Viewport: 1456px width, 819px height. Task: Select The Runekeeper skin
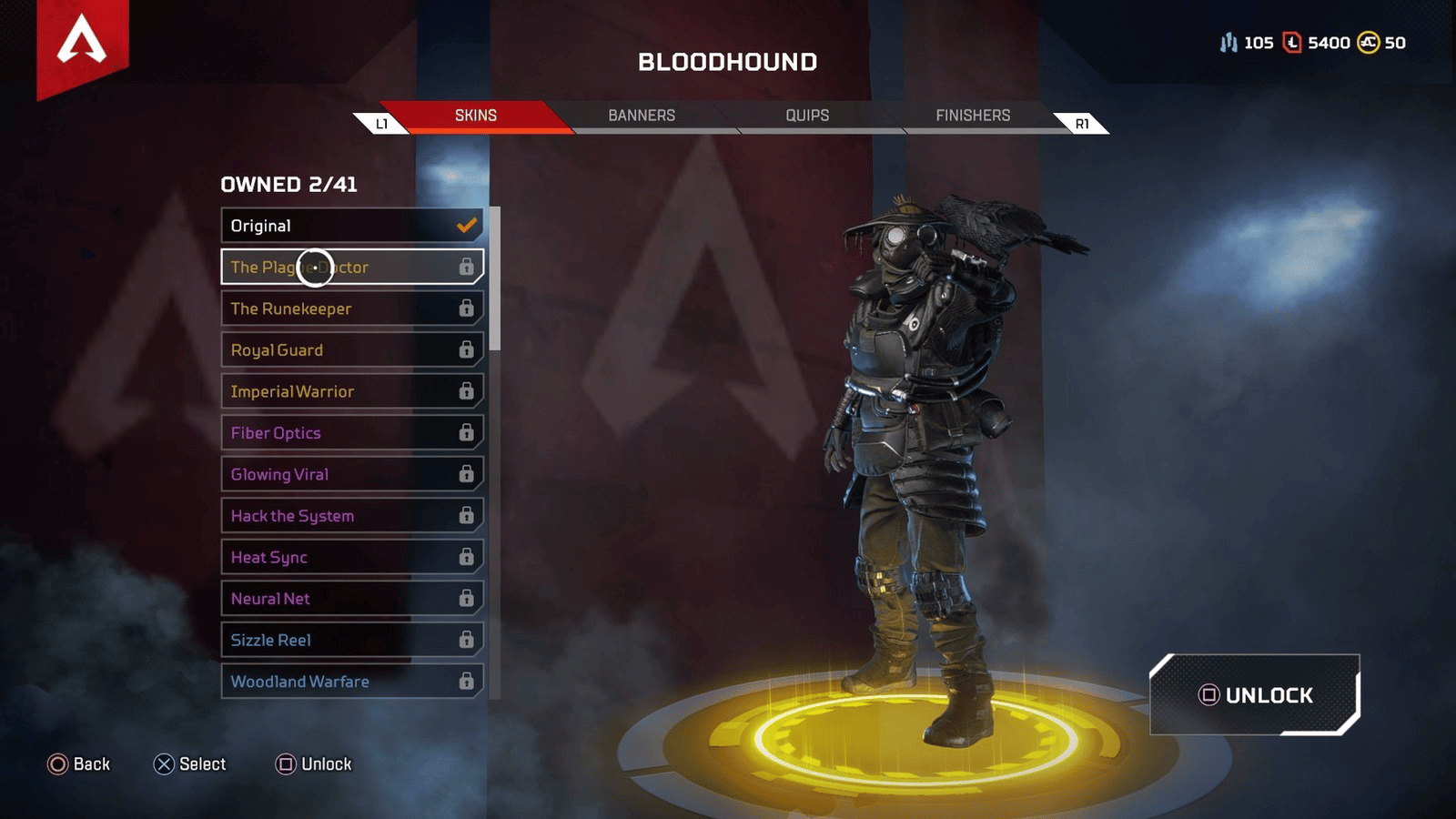coord(351,308)
